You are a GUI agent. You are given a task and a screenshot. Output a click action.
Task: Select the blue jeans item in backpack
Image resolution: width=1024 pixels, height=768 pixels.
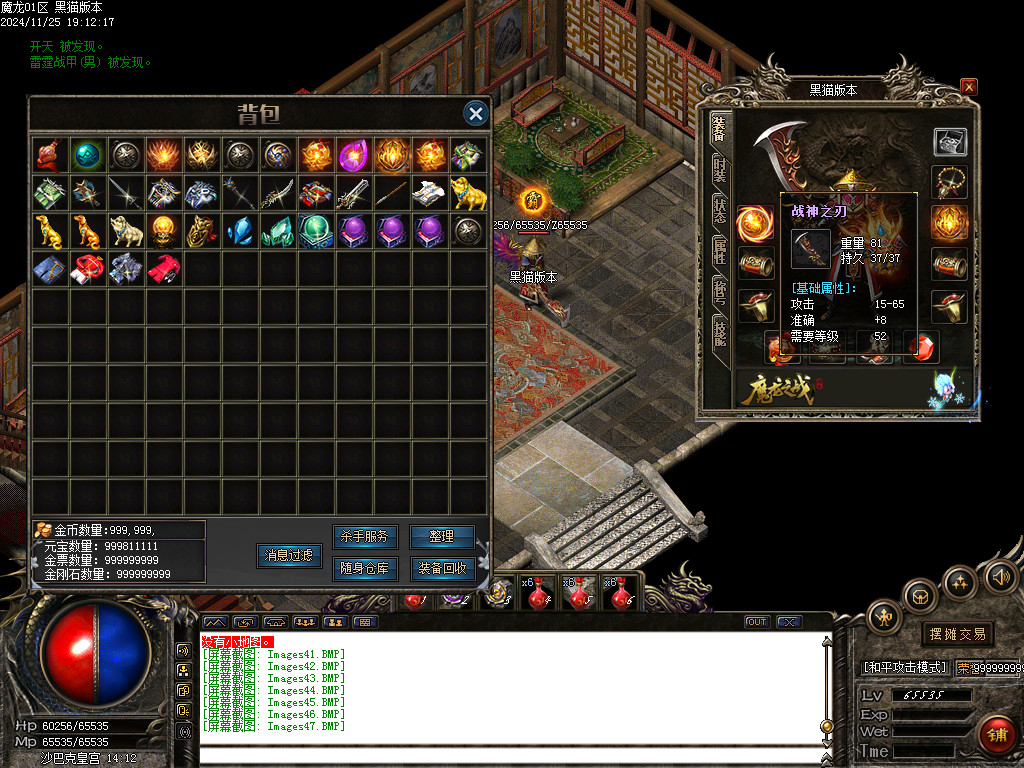[x=48, y=268]
